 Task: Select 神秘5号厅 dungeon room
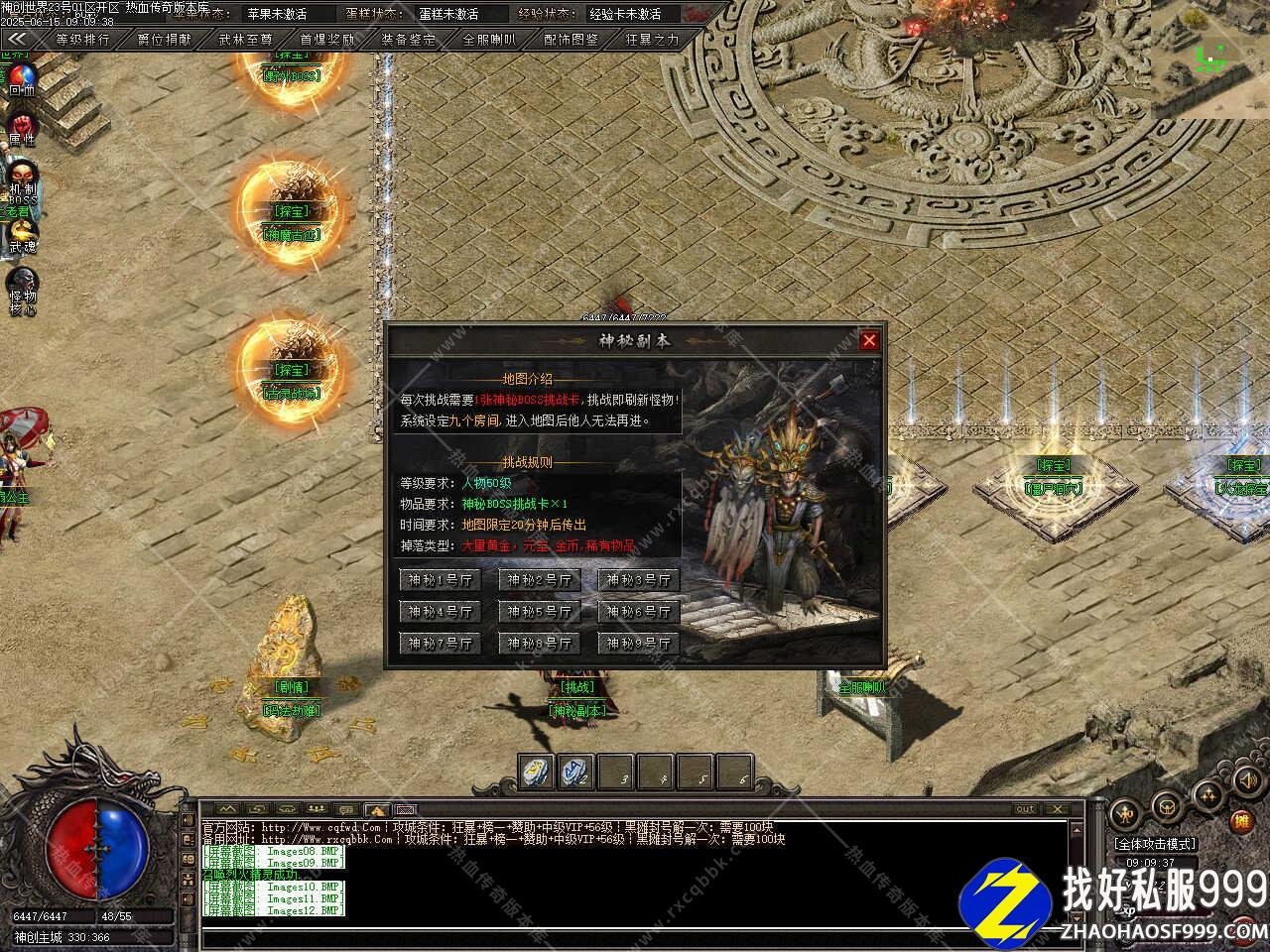(539, 612)
